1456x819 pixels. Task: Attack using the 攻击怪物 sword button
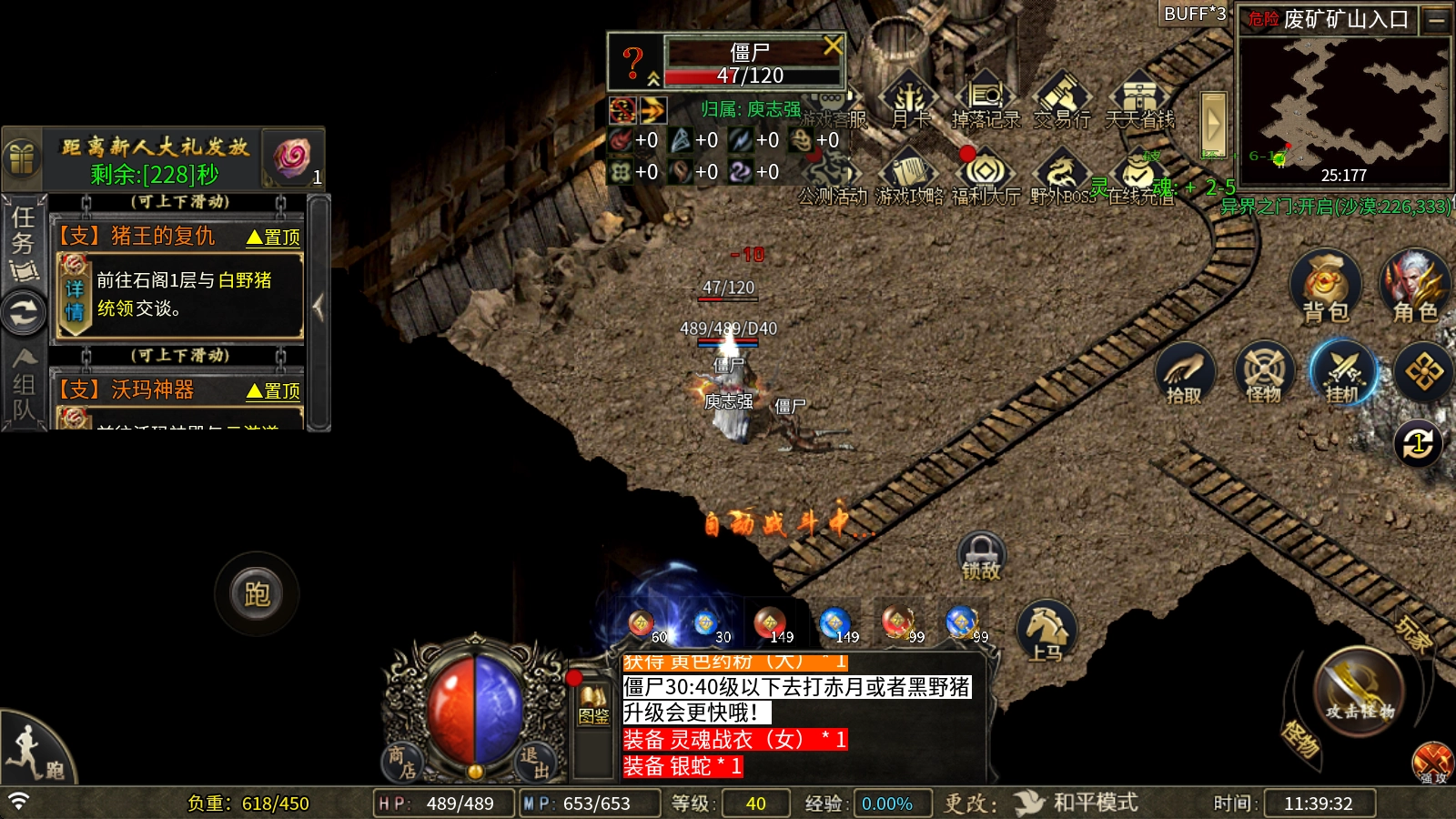tap(1359, 692)
